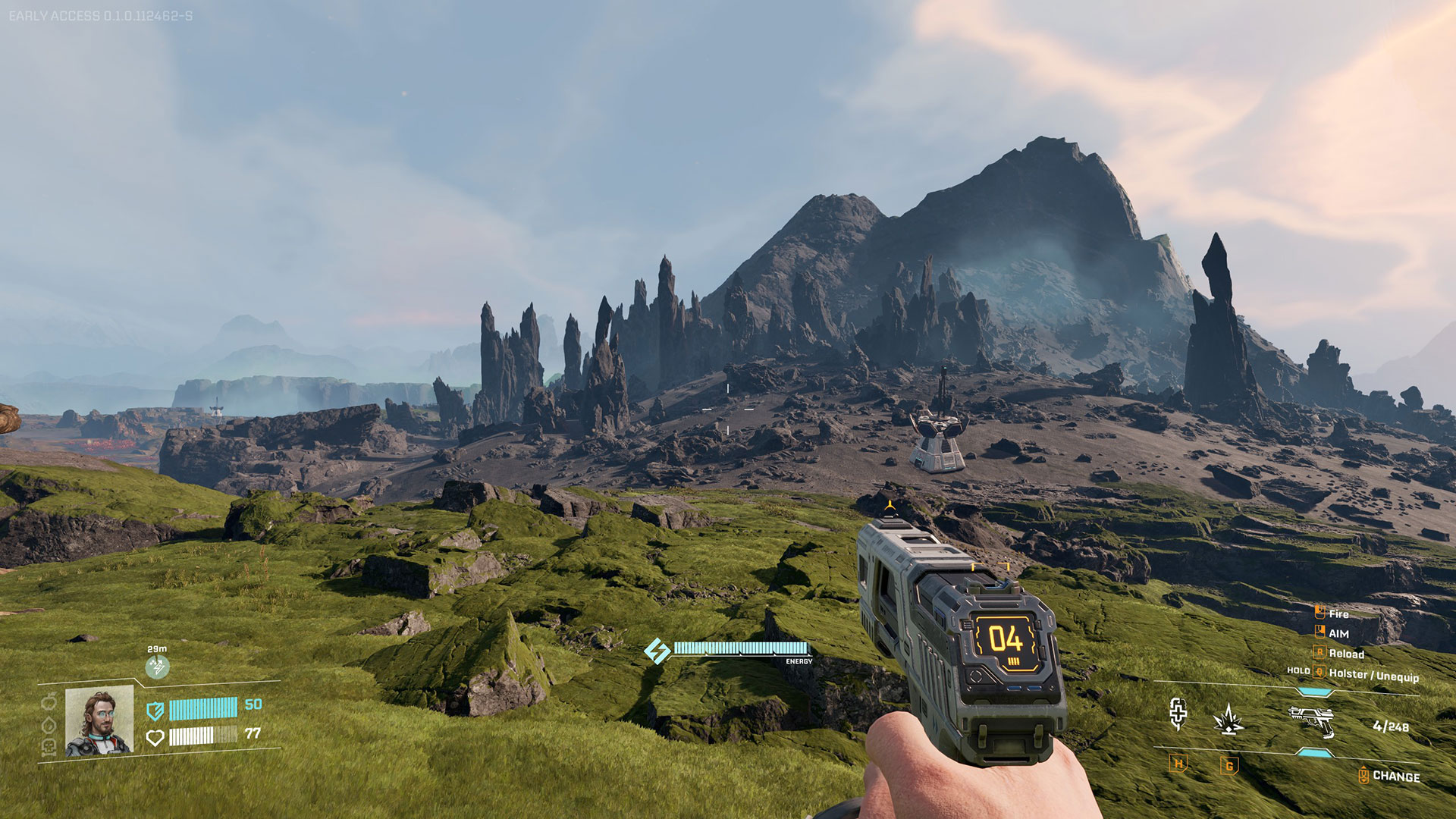Use the explosive grenade item icon
Image resolution: width=1456 pixels, height=819 pixels.
1228,719
